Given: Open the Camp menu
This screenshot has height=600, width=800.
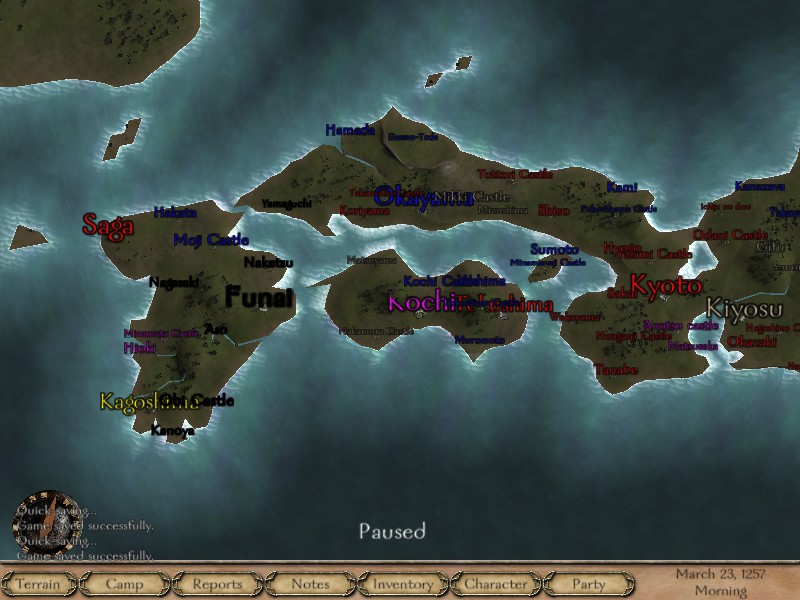Looking at the screenshot, I should [125, 584].
